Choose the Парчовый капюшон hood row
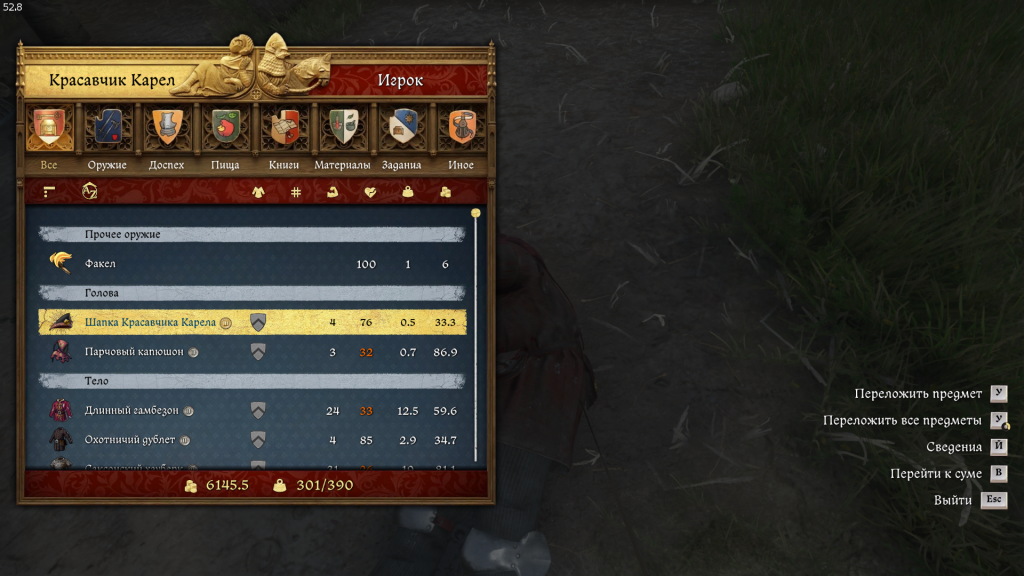This screenshot has height=576, width=1024. click(x=252, y=352)
